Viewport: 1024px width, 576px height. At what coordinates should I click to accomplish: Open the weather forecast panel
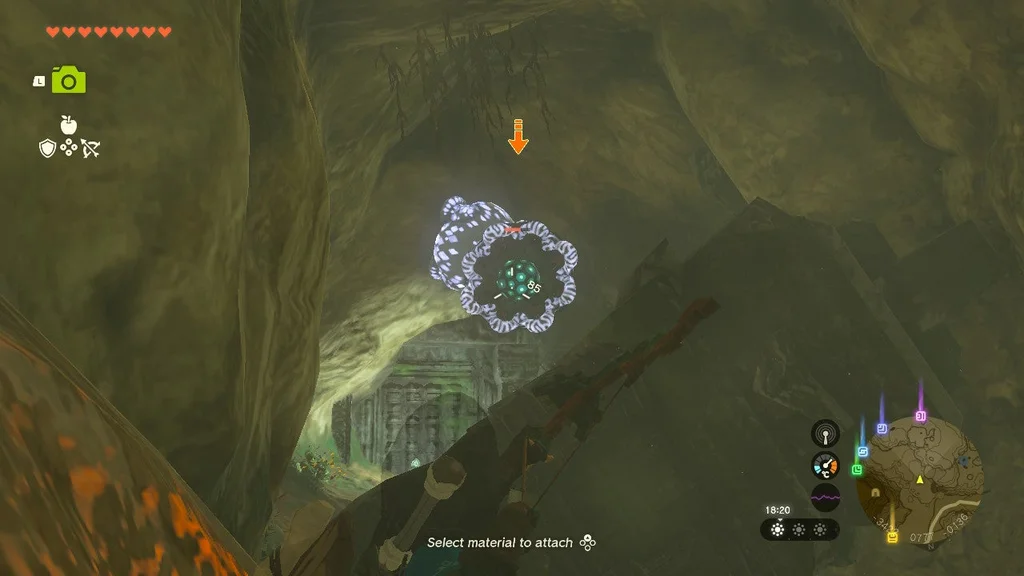click(799, 529)
